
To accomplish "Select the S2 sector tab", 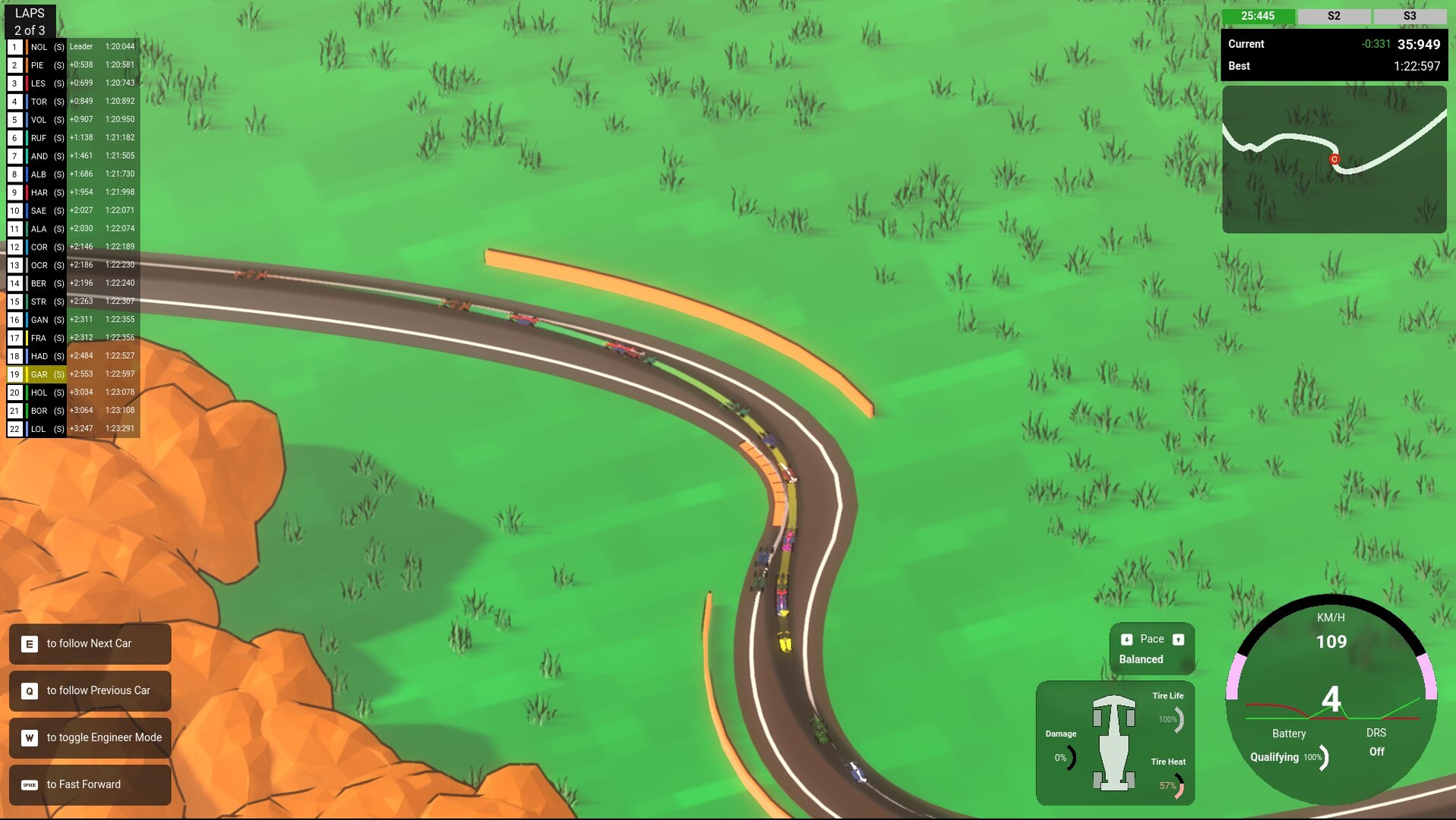I will point(1334,15).
